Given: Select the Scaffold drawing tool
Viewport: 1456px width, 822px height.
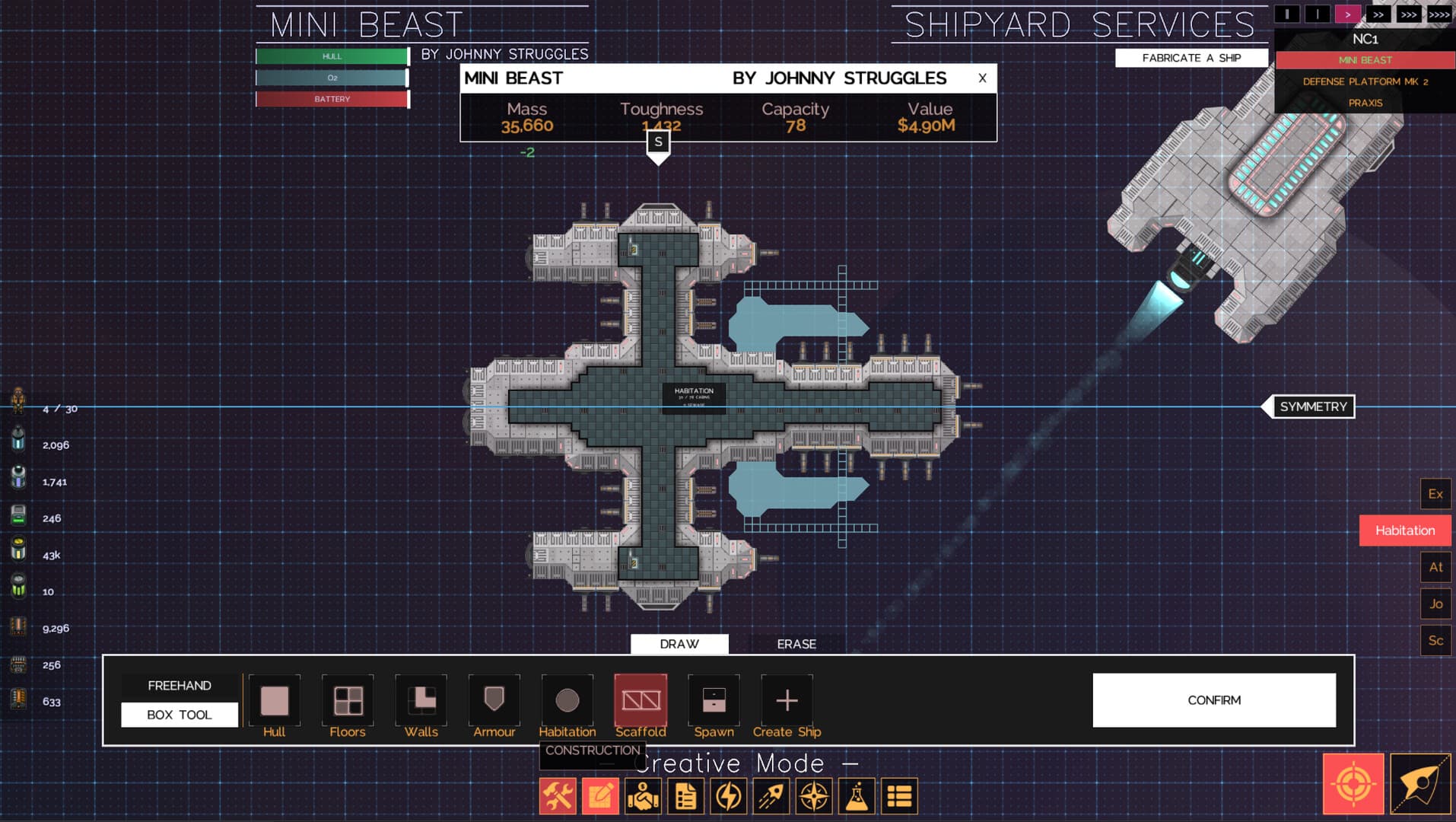Looking at the screenshot, I should pyautogui.click(x=640, y=699).
